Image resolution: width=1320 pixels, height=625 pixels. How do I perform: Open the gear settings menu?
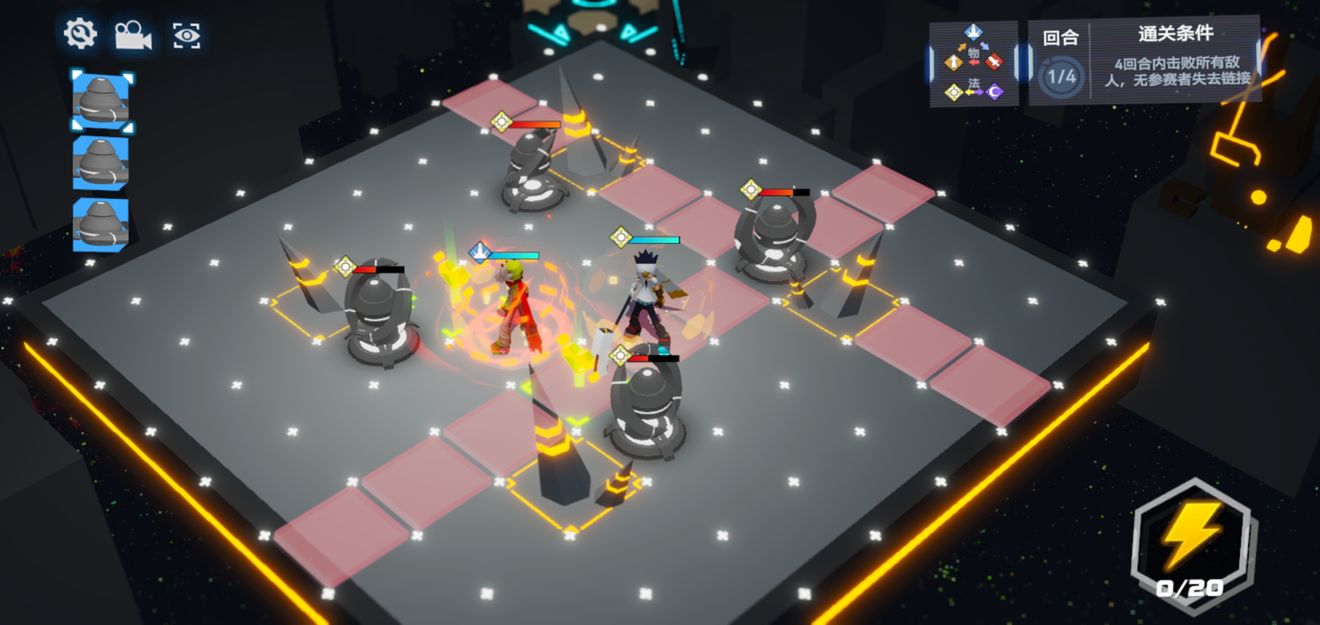[x=80, y=35]
